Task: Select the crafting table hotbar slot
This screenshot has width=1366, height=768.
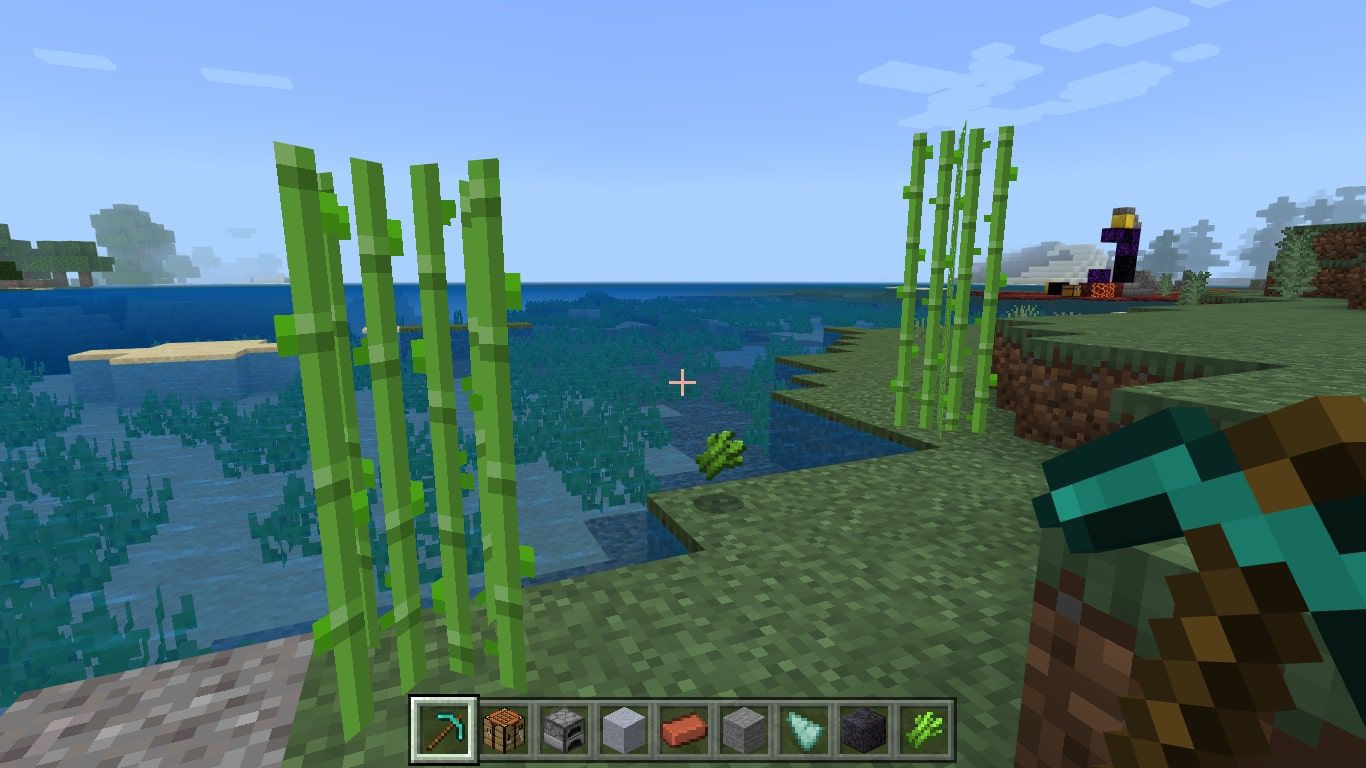Action: tap(504, 729)
